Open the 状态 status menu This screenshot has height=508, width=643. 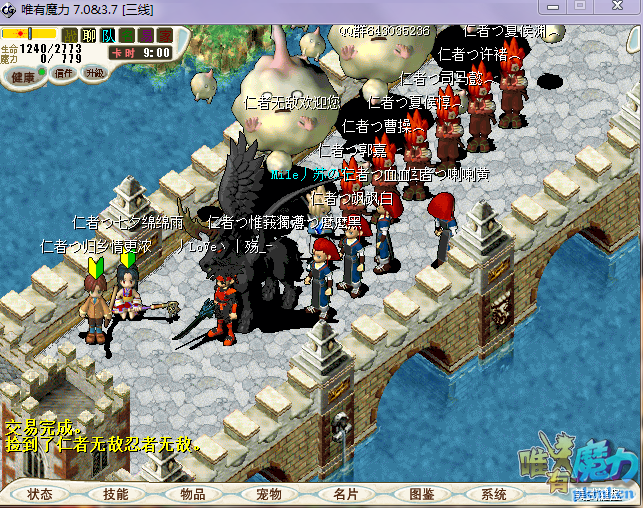pyautogui.click(x=41, y=494)
